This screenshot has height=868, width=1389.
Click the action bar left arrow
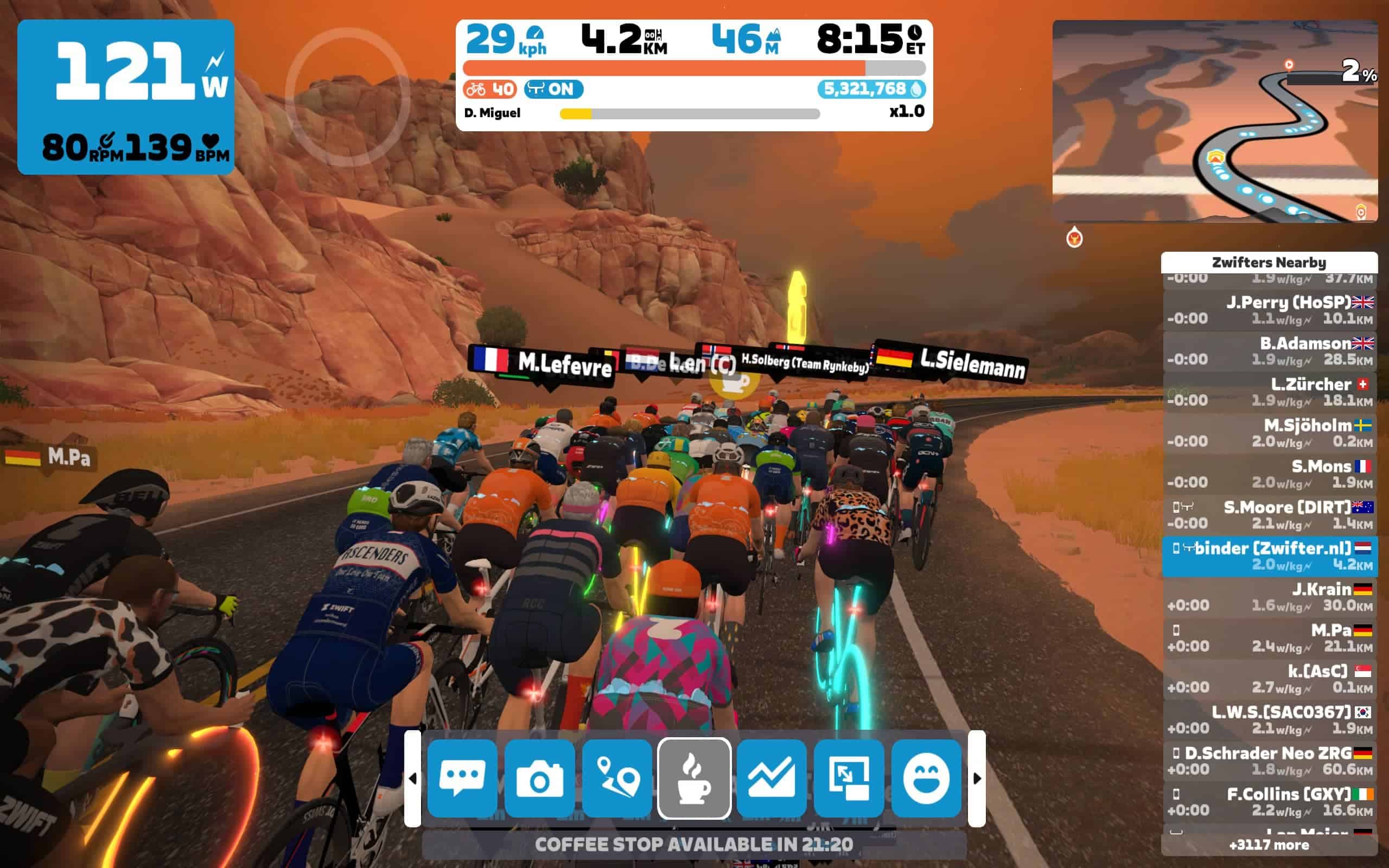[x=413, y=778]
